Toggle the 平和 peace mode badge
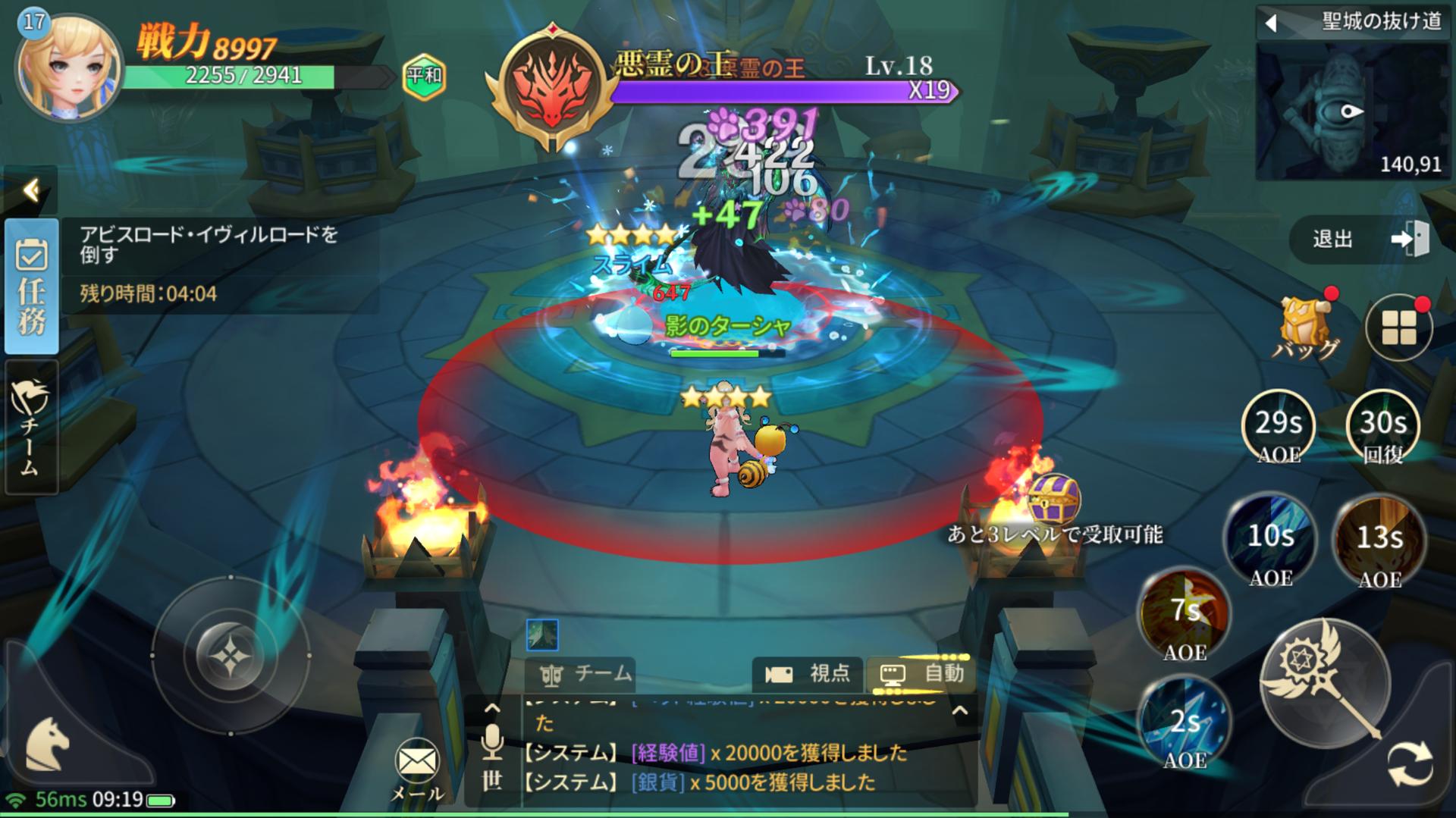This screenshot has height=818, width=1456. coord(424,76)
